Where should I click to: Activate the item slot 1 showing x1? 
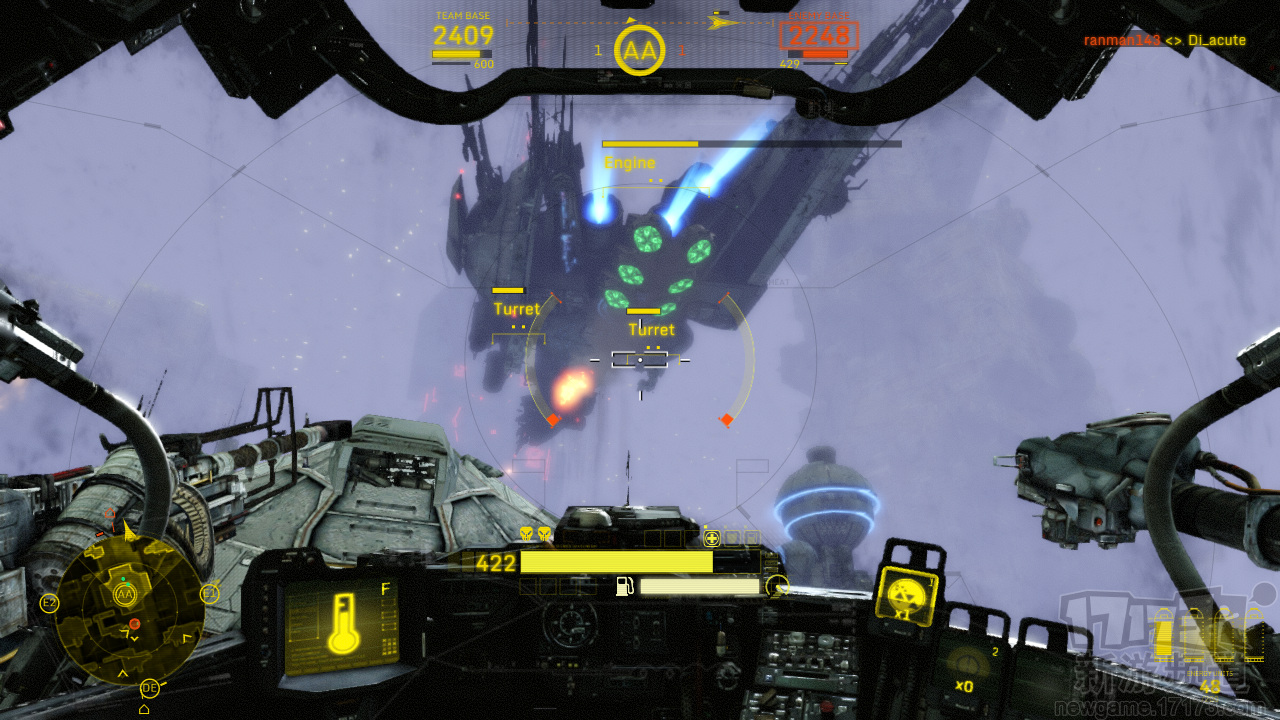tap(907, 598)
